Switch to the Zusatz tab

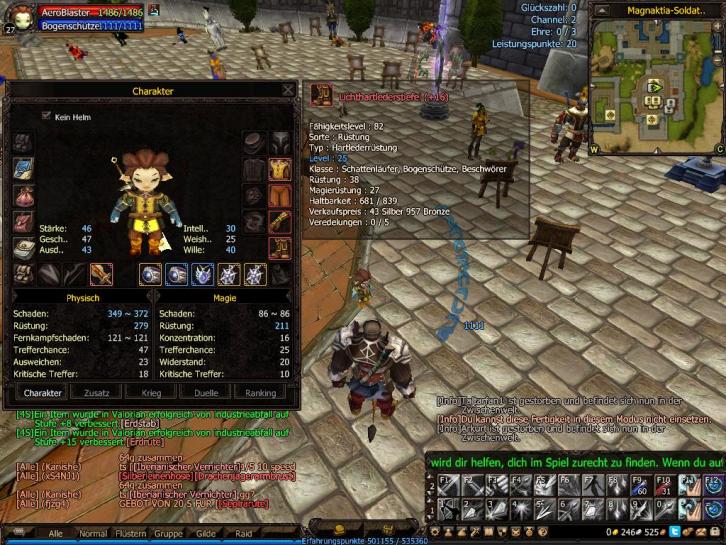[97, 393]
